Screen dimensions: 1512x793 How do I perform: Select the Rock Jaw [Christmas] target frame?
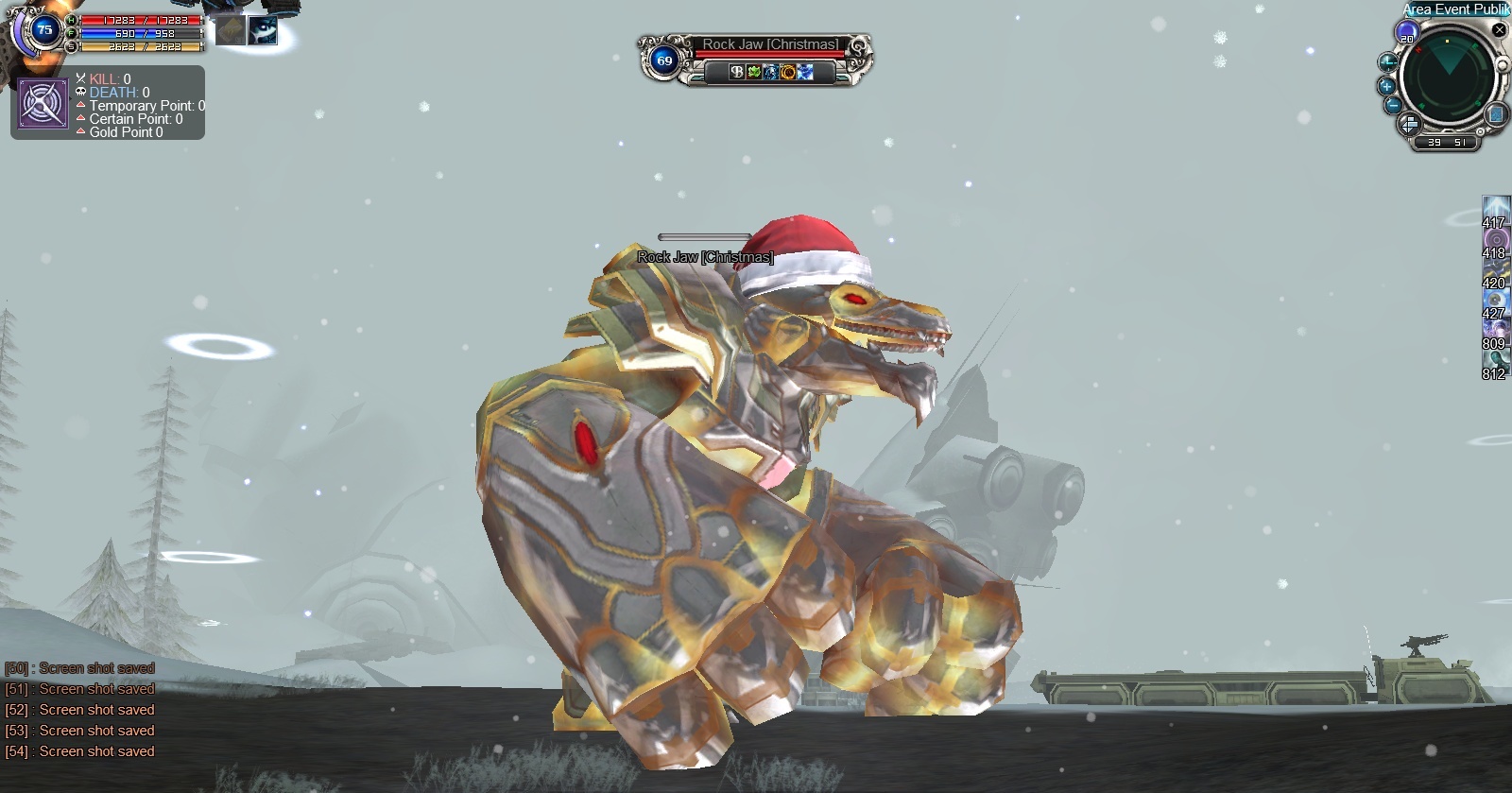point(754,59)
